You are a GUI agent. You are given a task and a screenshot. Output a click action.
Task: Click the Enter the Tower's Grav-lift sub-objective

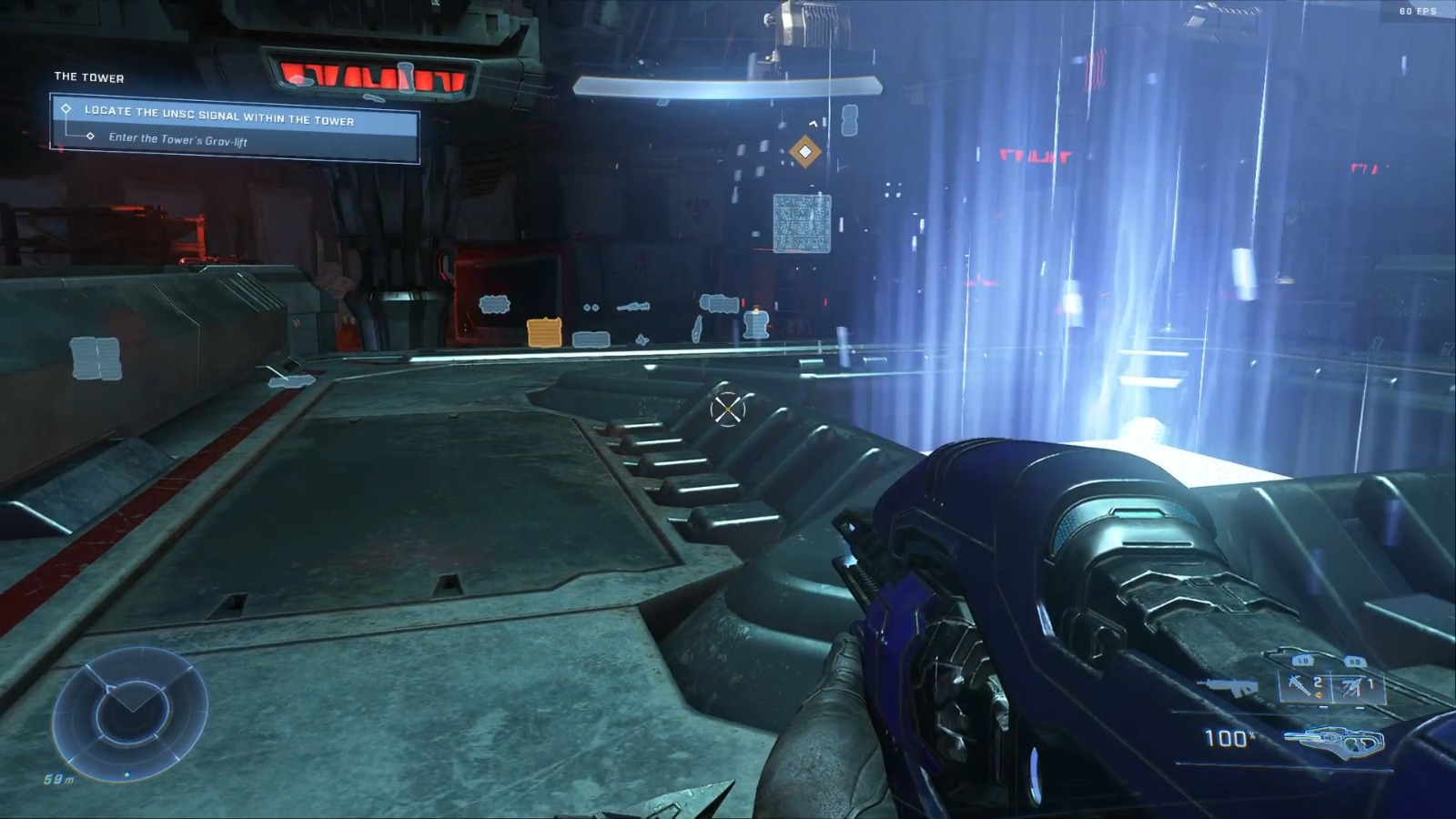(x=177, y=139)
